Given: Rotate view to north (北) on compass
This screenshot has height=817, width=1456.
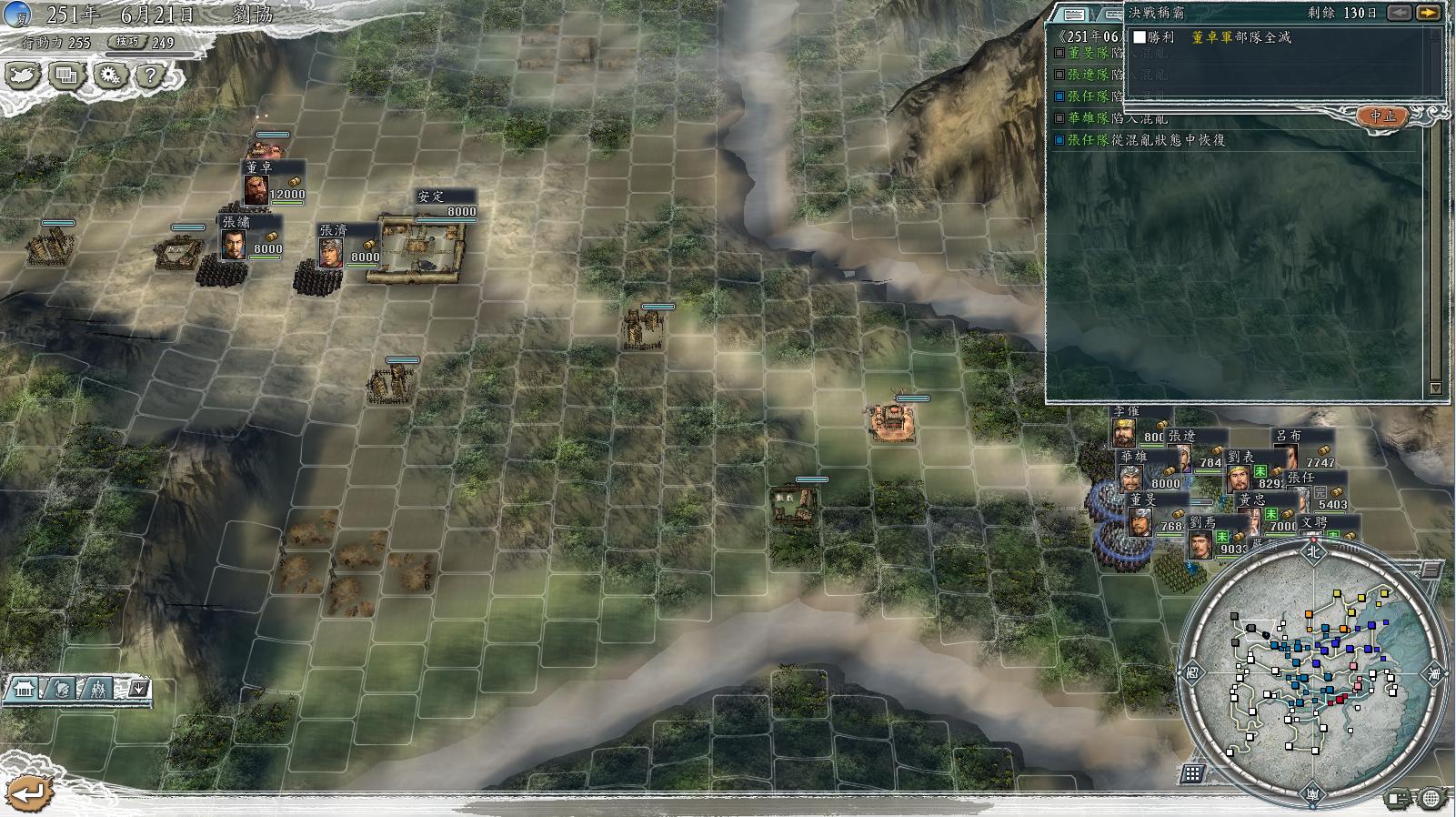Looking at the screenshot, I should [x=1312, y=550].
